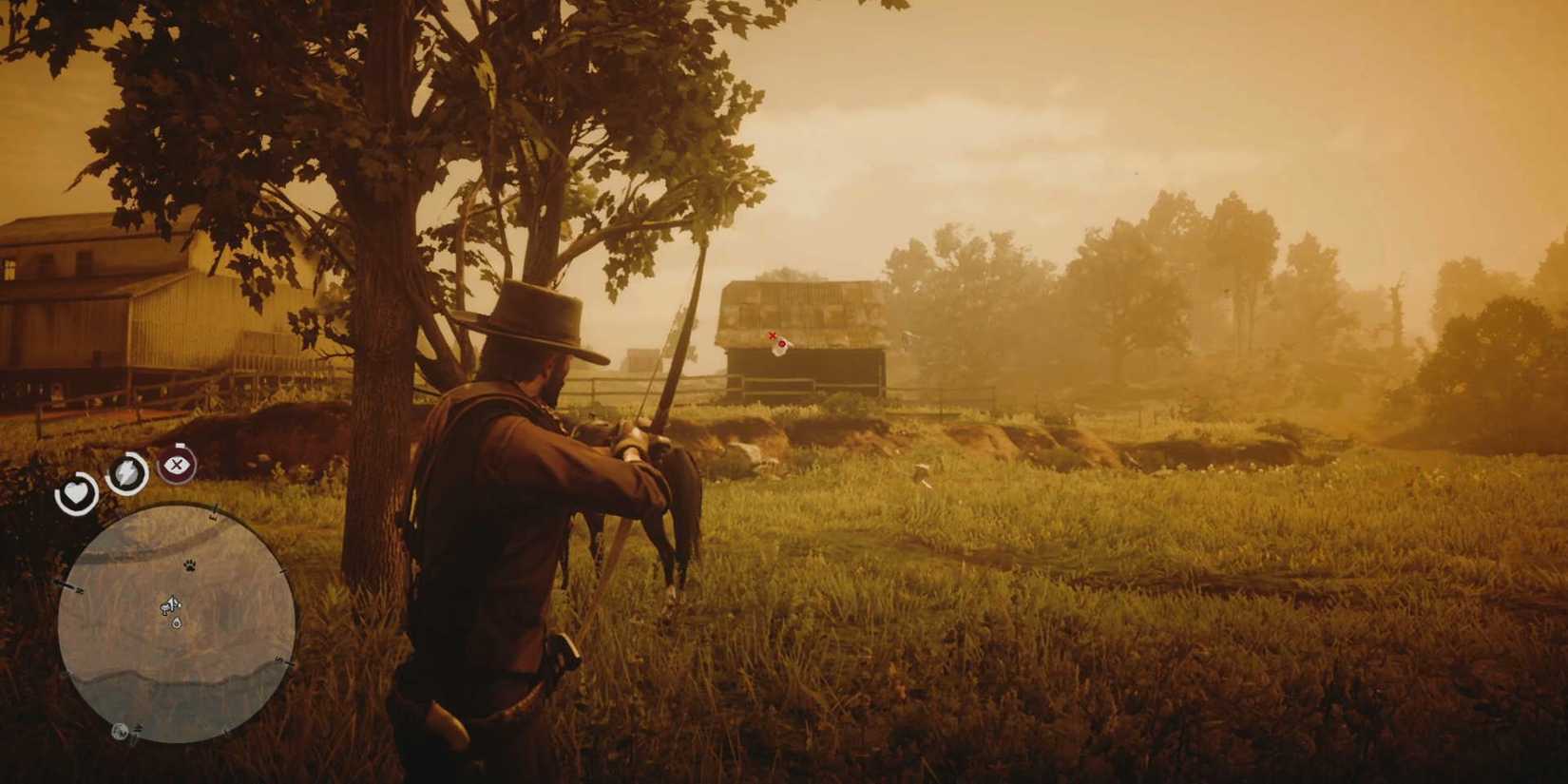Toggle the Dead Eye meter display
The height and width of the screenshot is (784, 1568).
coord(176,466)
